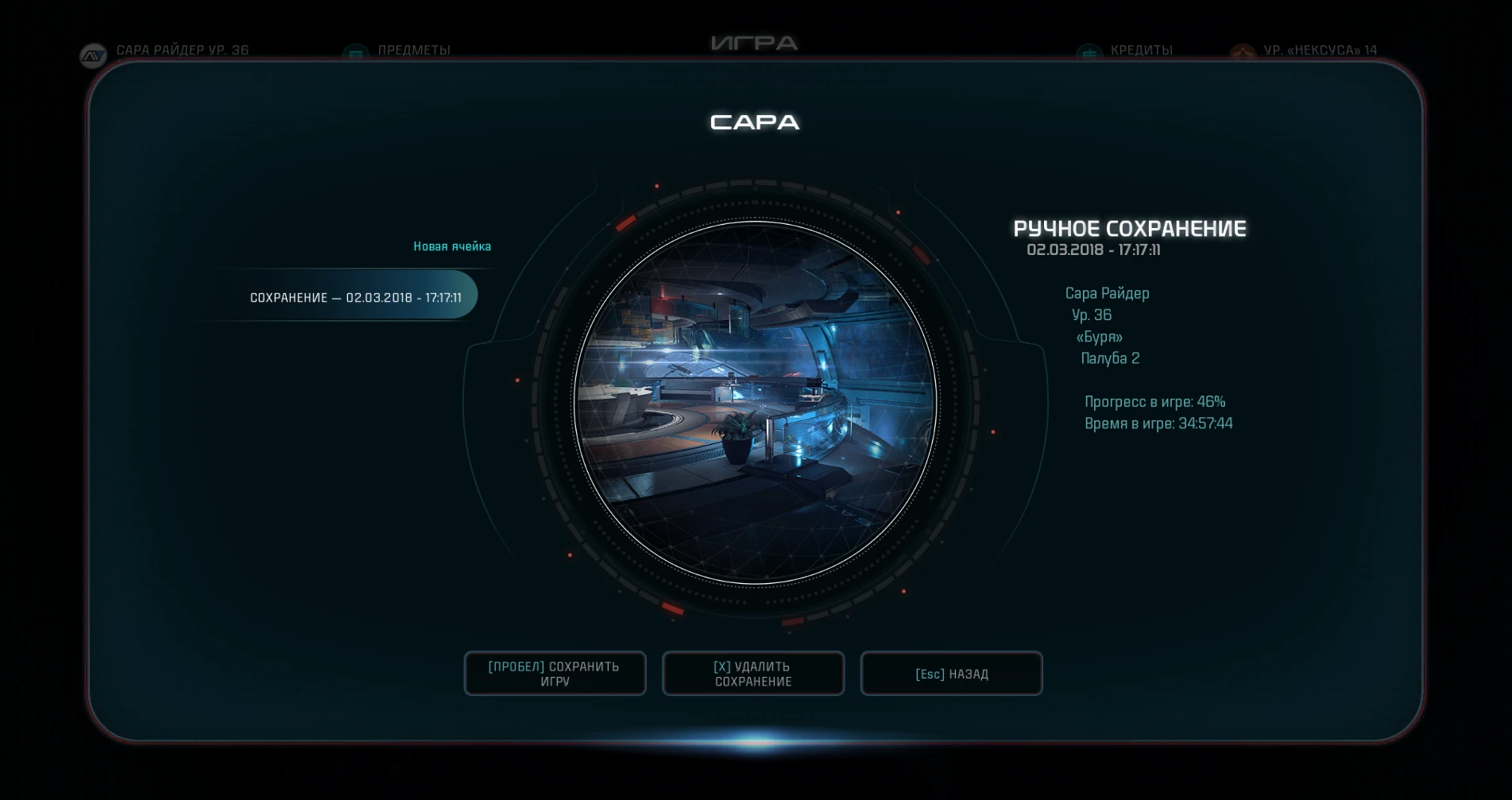
Task: Open the САРА character tab
Action: click(755, 122)
